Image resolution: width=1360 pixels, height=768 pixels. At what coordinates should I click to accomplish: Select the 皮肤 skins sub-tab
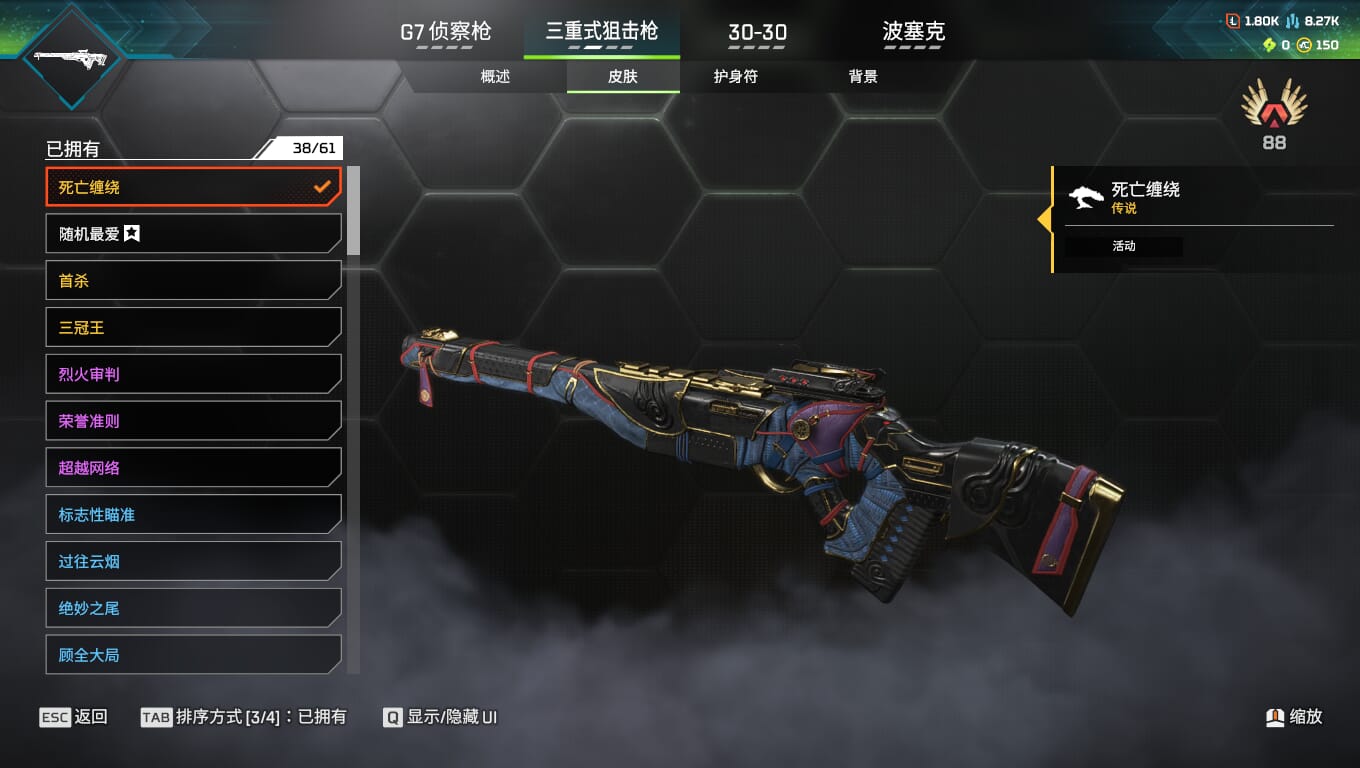tap(622, 77)
